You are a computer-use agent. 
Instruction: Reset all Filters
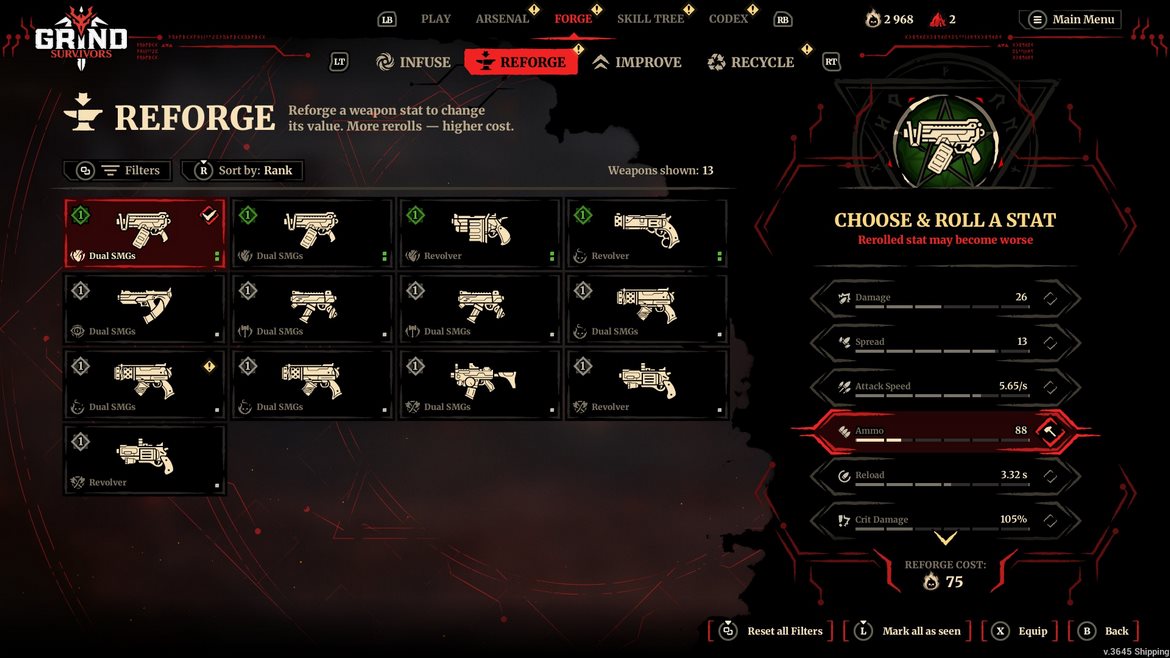(772, 631)
